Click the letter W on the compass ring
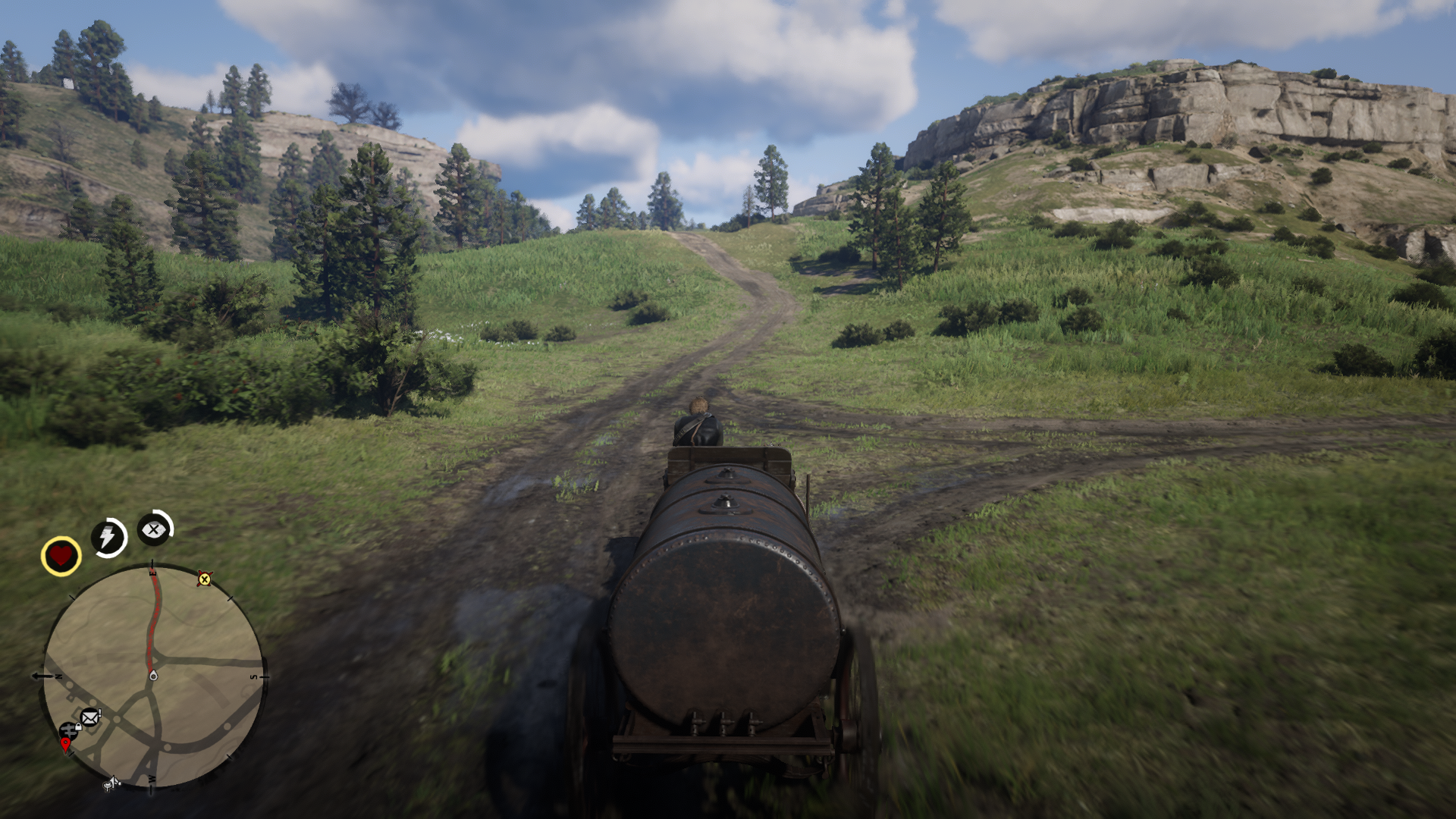Image resolution: width=1456 pixels, height=819 pixels. click(152, 779)
